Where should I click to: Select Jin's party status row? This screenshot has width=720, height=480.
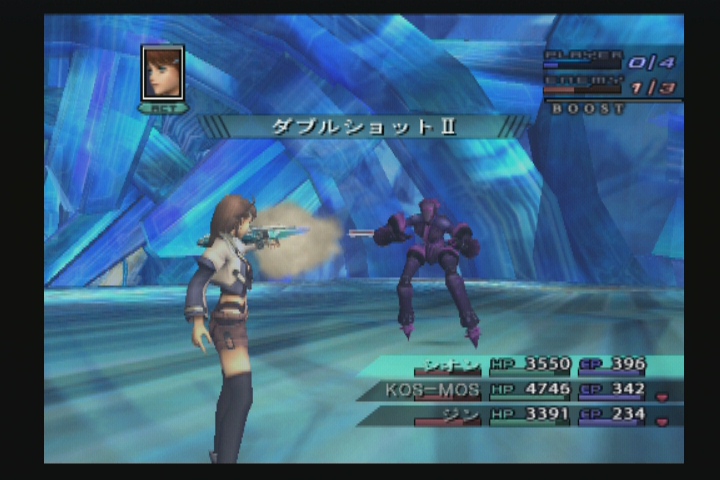click(520, 415)
